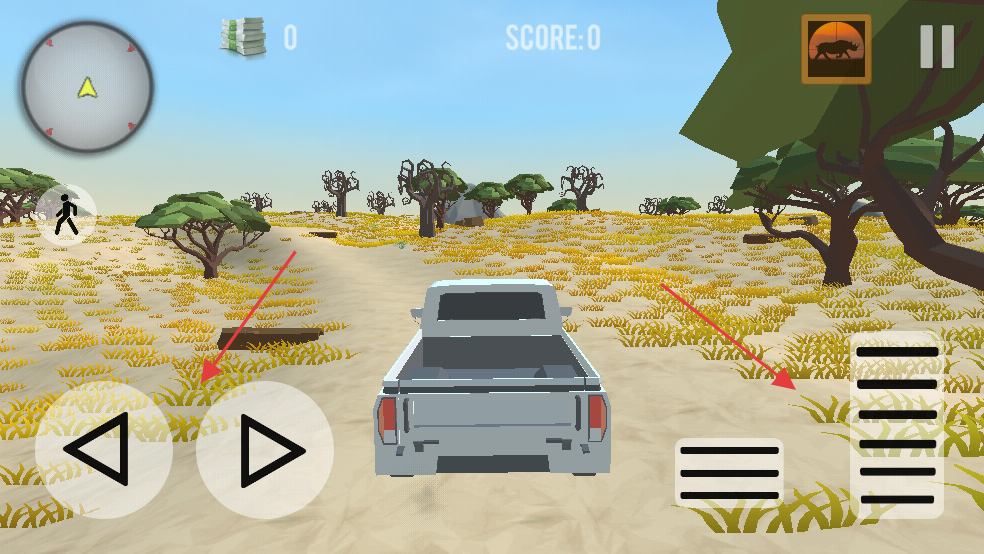Tap the walking person exit-vehicle icon
This screenshot has height=554, width=984.
pos(67,215)
